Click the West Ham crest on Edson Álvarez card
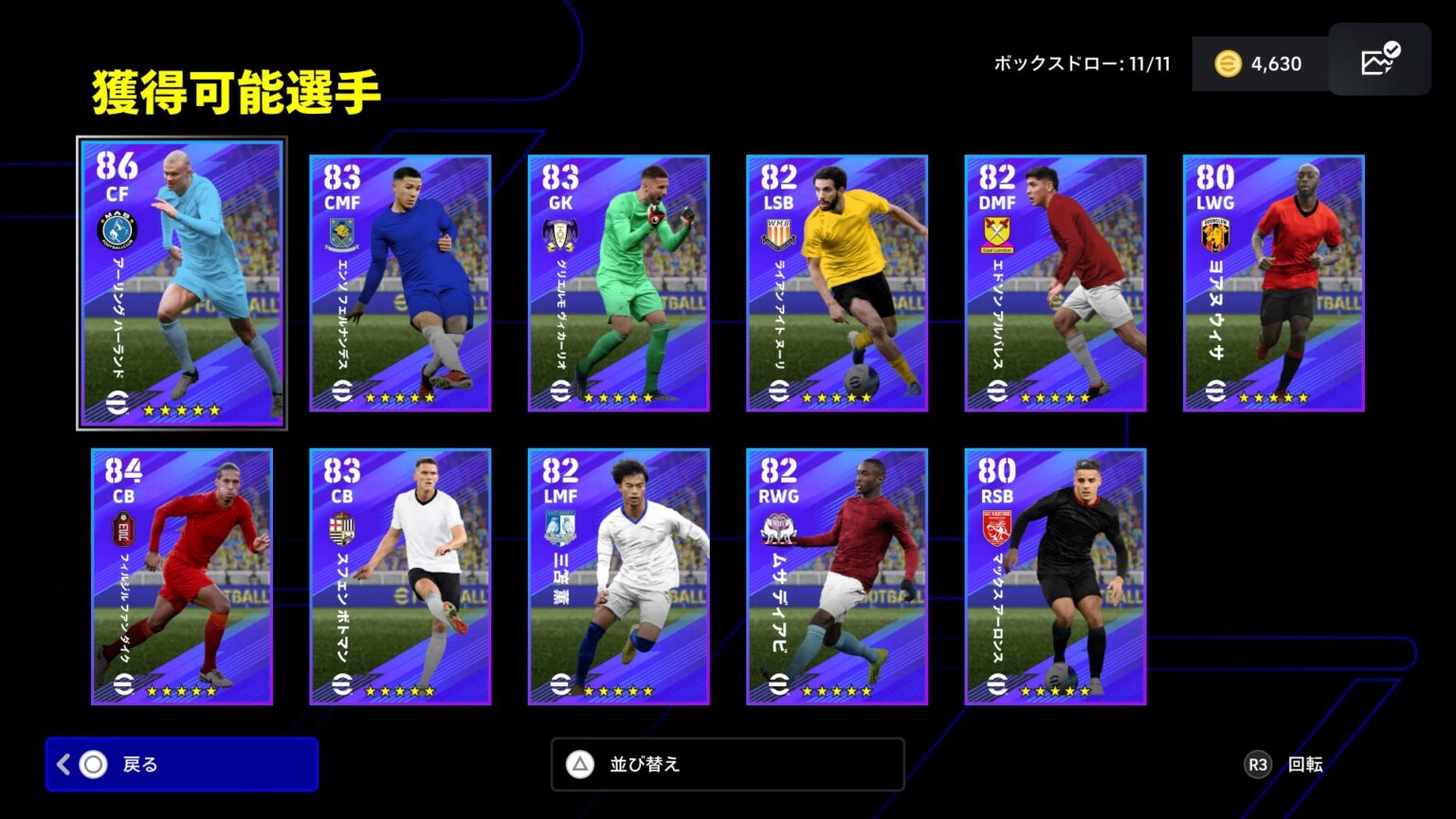 999,233
